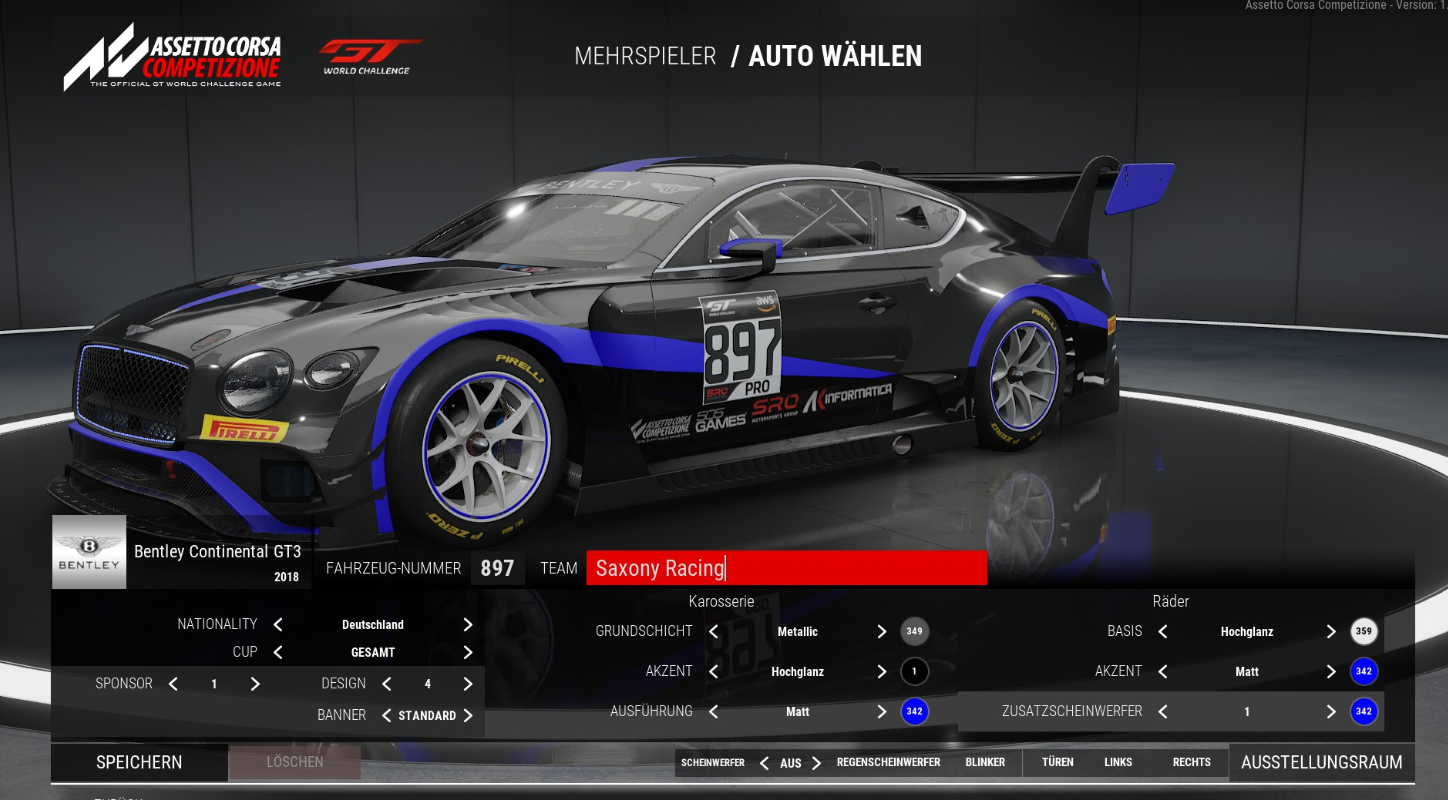The height and width of the screenshot is (800, 1448).
Task: Switch Scheinwerfer headlights to next setting
Action: [817, 763]
